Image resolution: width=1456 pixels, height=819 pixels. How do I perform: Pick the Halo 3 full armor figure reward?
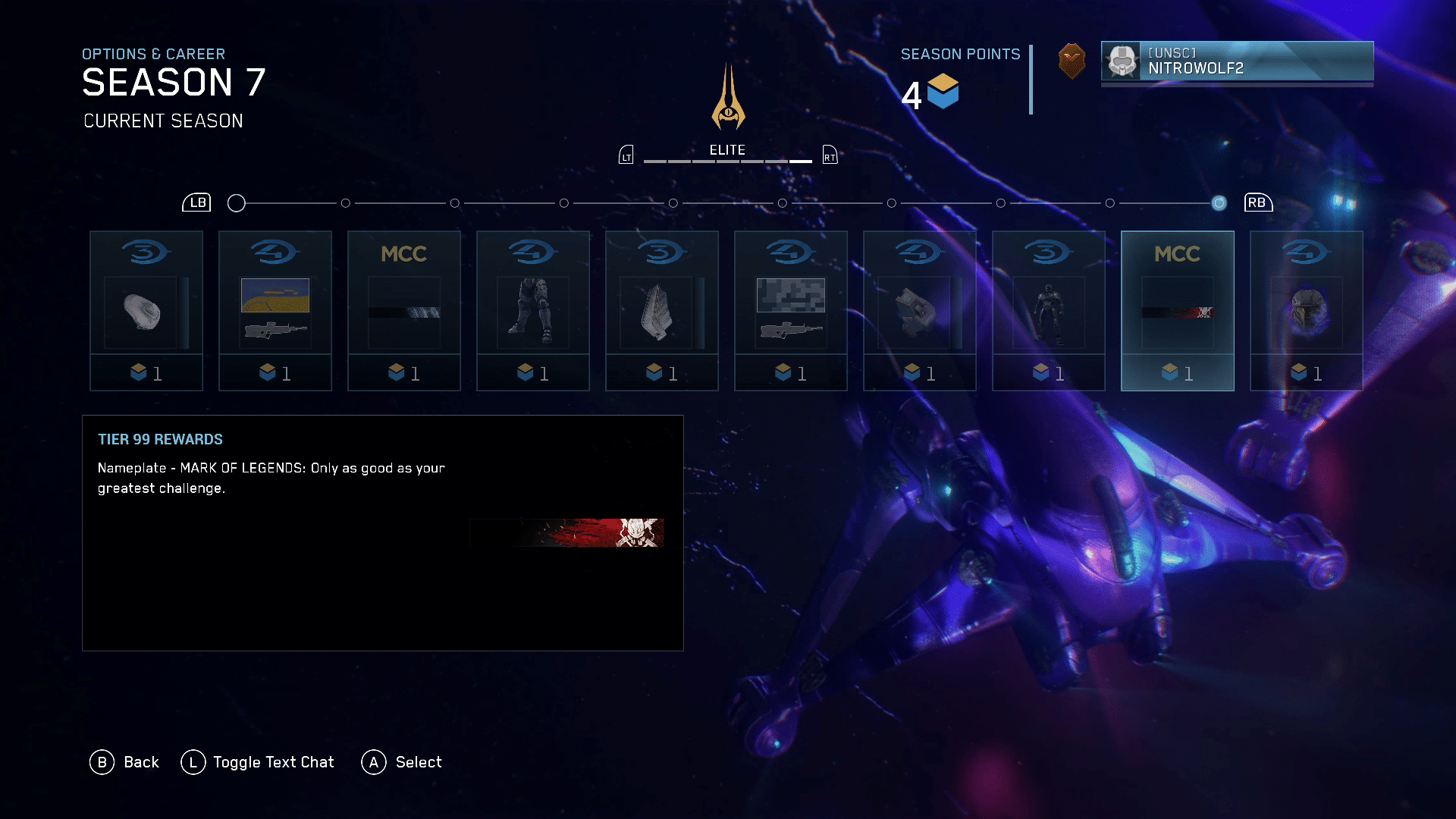(1049, 311)
